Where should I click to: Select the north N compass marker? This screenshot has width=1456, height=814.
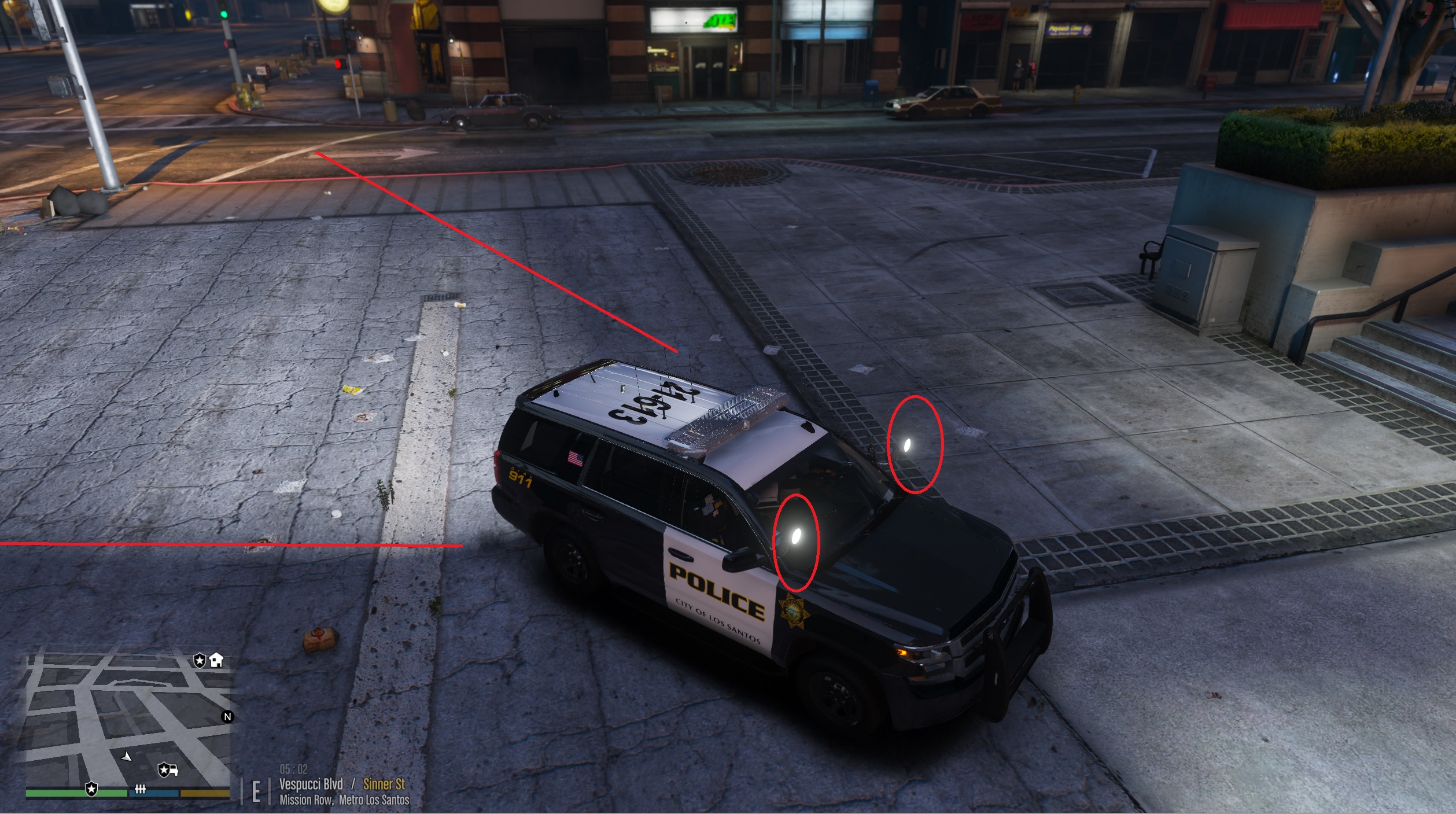(227, 717)
